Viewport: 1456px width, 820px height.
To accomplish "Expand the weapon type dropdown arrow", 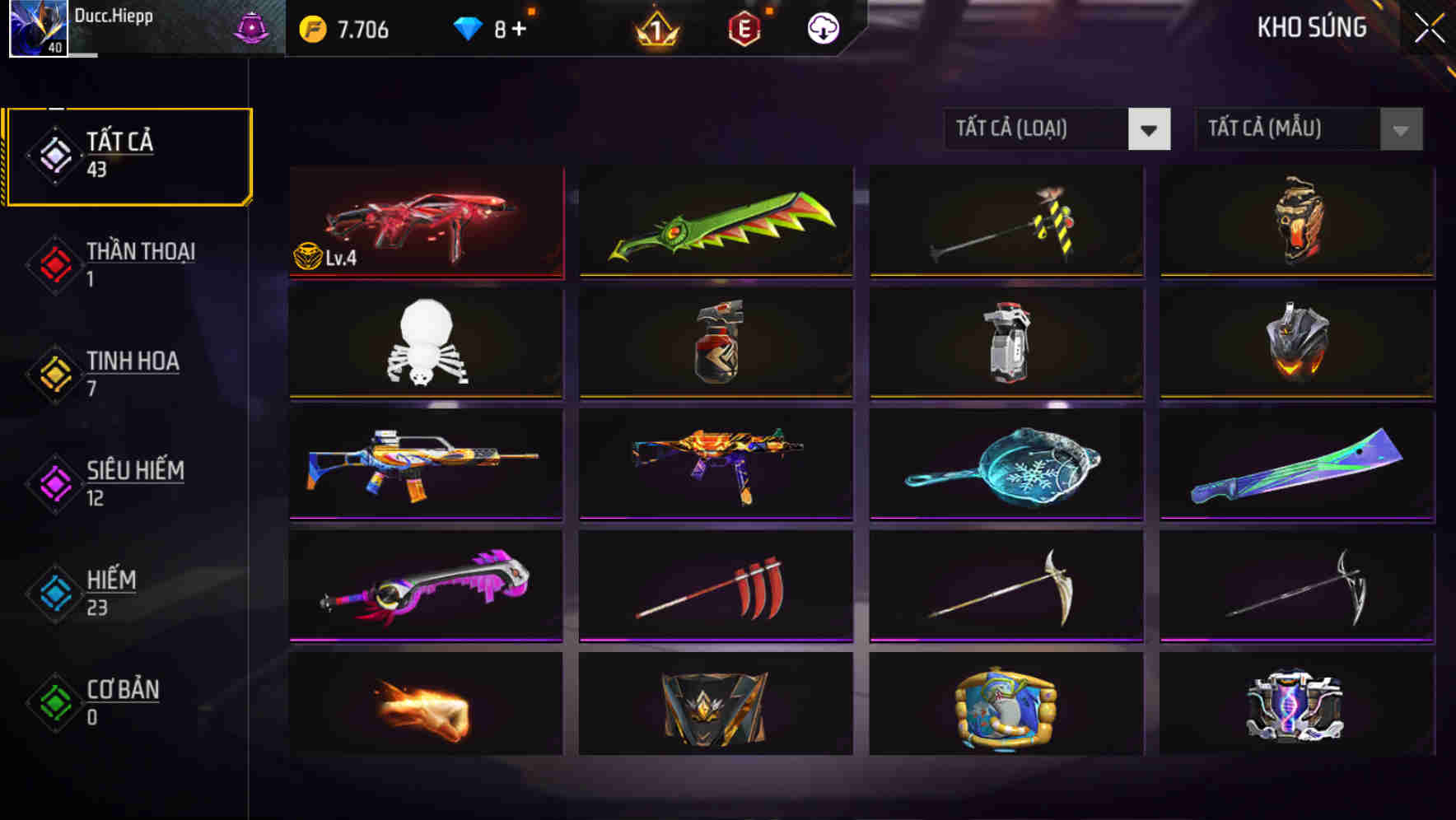I will 1150,129.
